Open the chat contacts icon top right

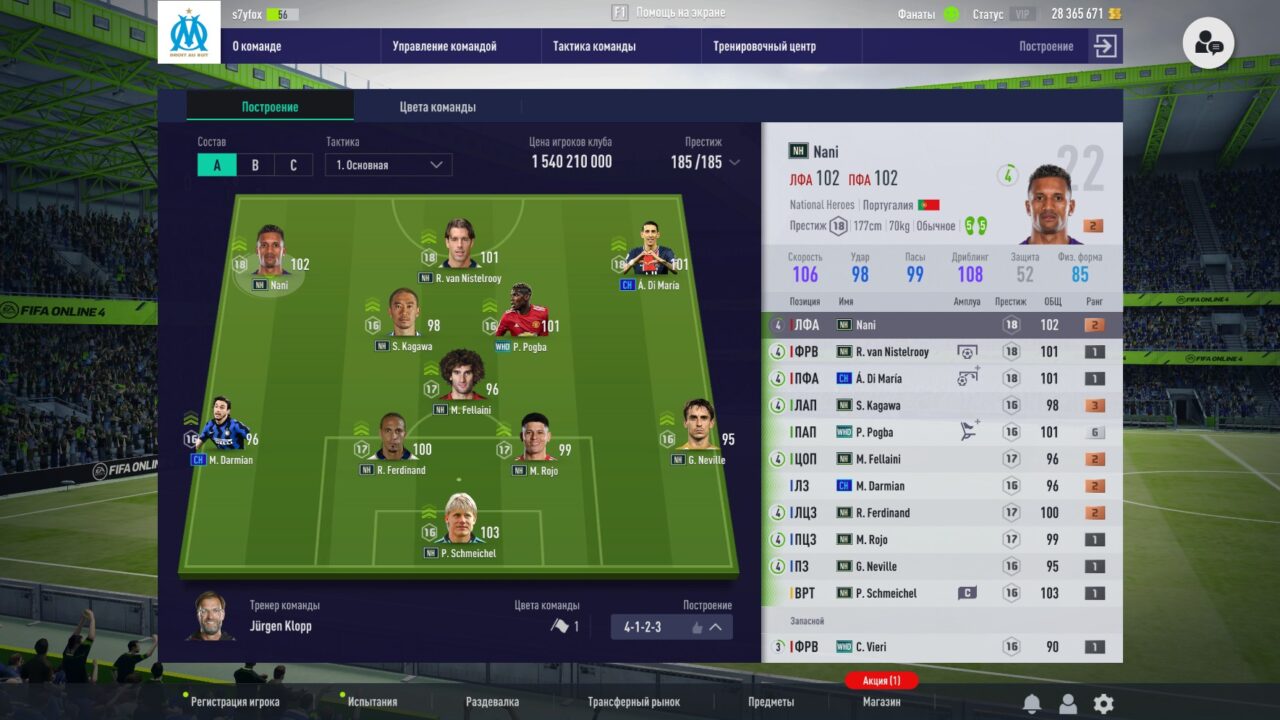click(x=1209, y=42)
